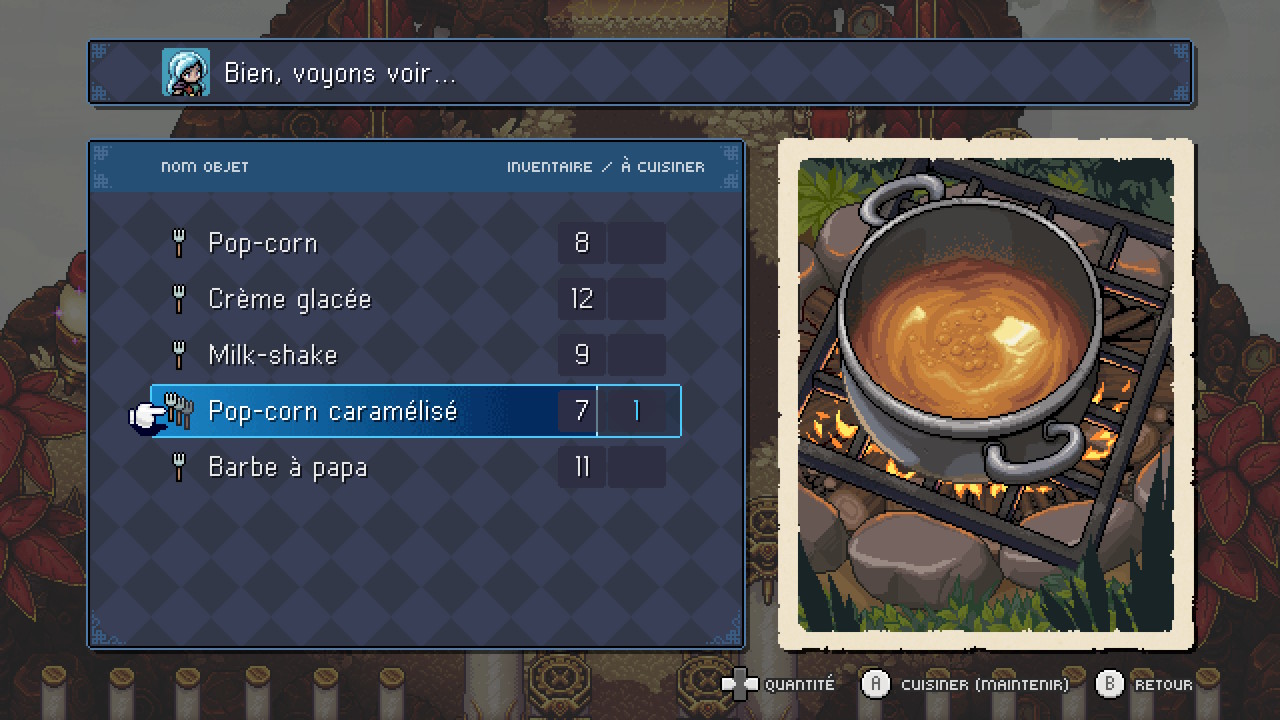Click the cooking pot recipe illustration
Viewport: 1280px width, 720px height.
[985, 395]
